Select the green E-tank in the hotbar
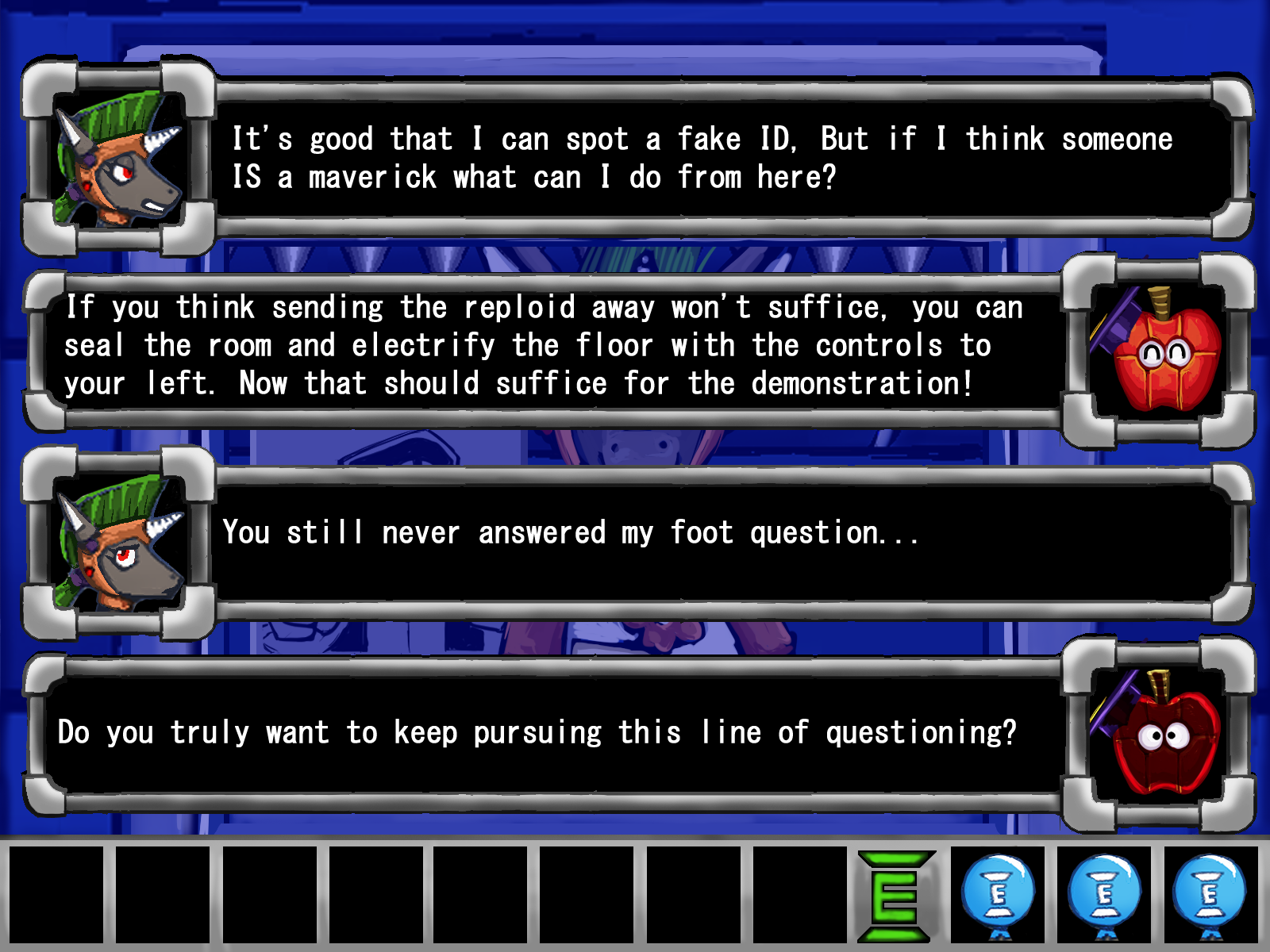1270x952 pixels. click(895, 896)
